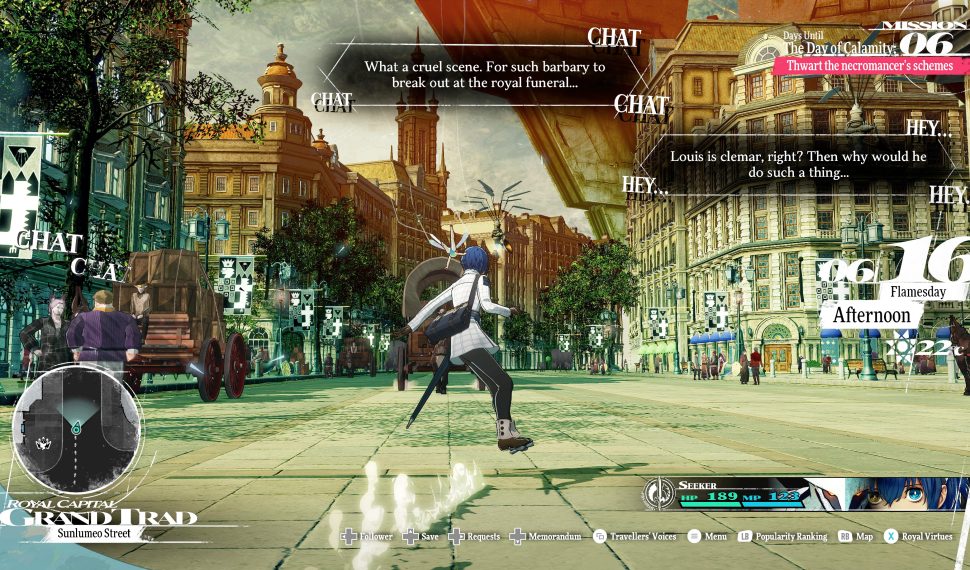
Task: Open the circular minimap
Action: point(76,428)
